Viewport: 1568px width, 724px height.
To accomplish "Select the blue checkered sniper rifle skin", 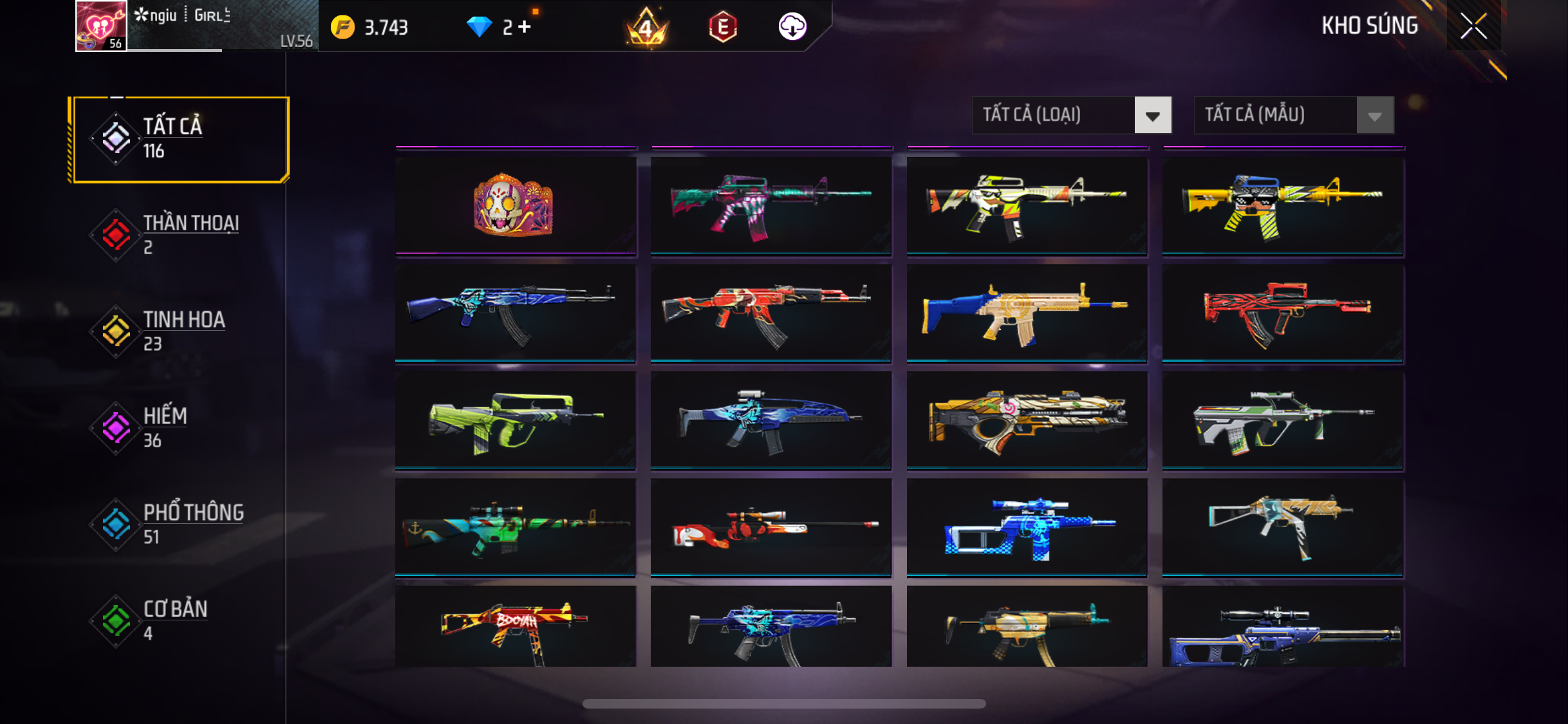I will tap(1026, 528).
